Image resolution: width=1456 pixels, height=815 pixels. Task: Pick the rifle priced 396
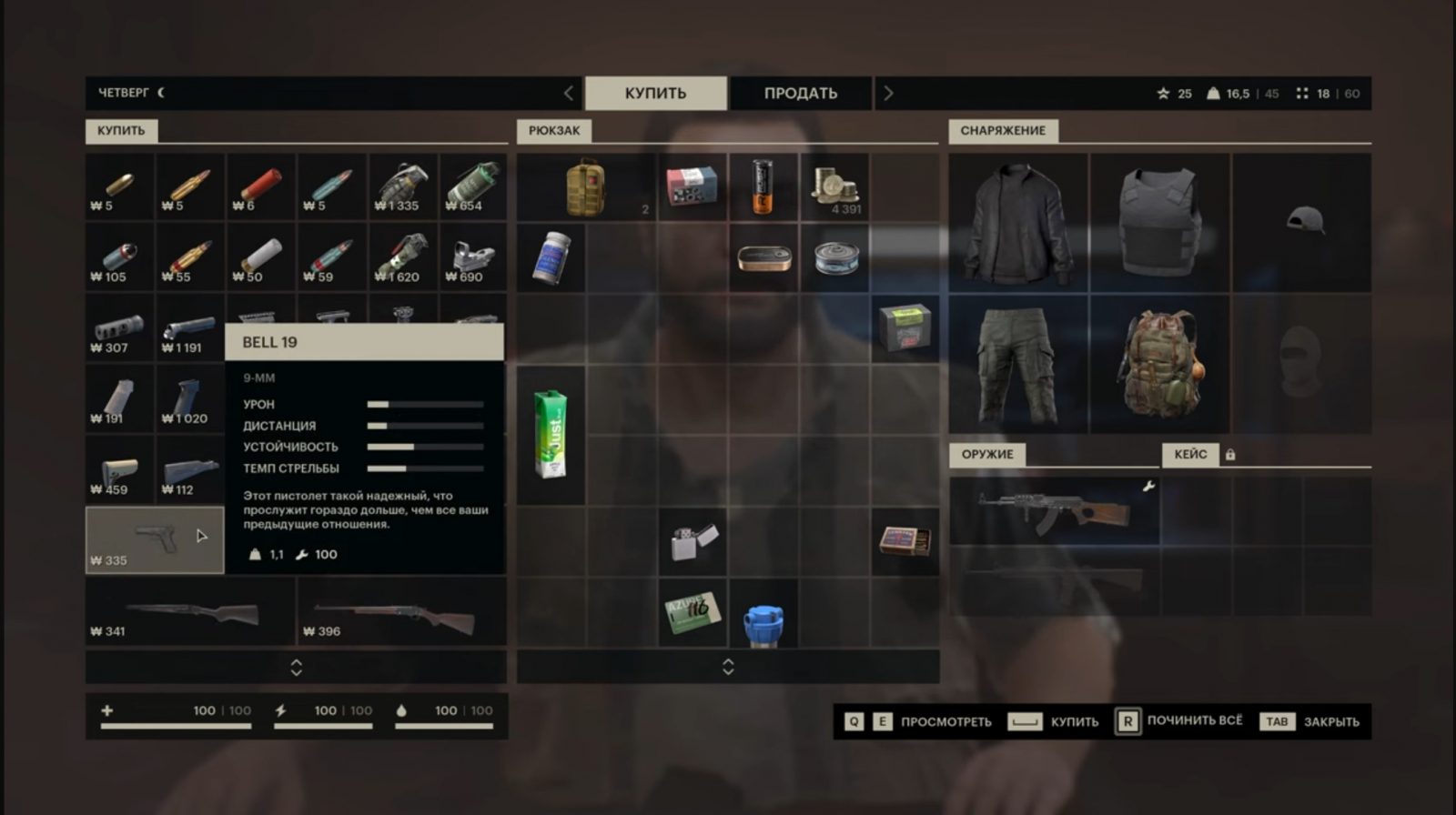[401, 611]
